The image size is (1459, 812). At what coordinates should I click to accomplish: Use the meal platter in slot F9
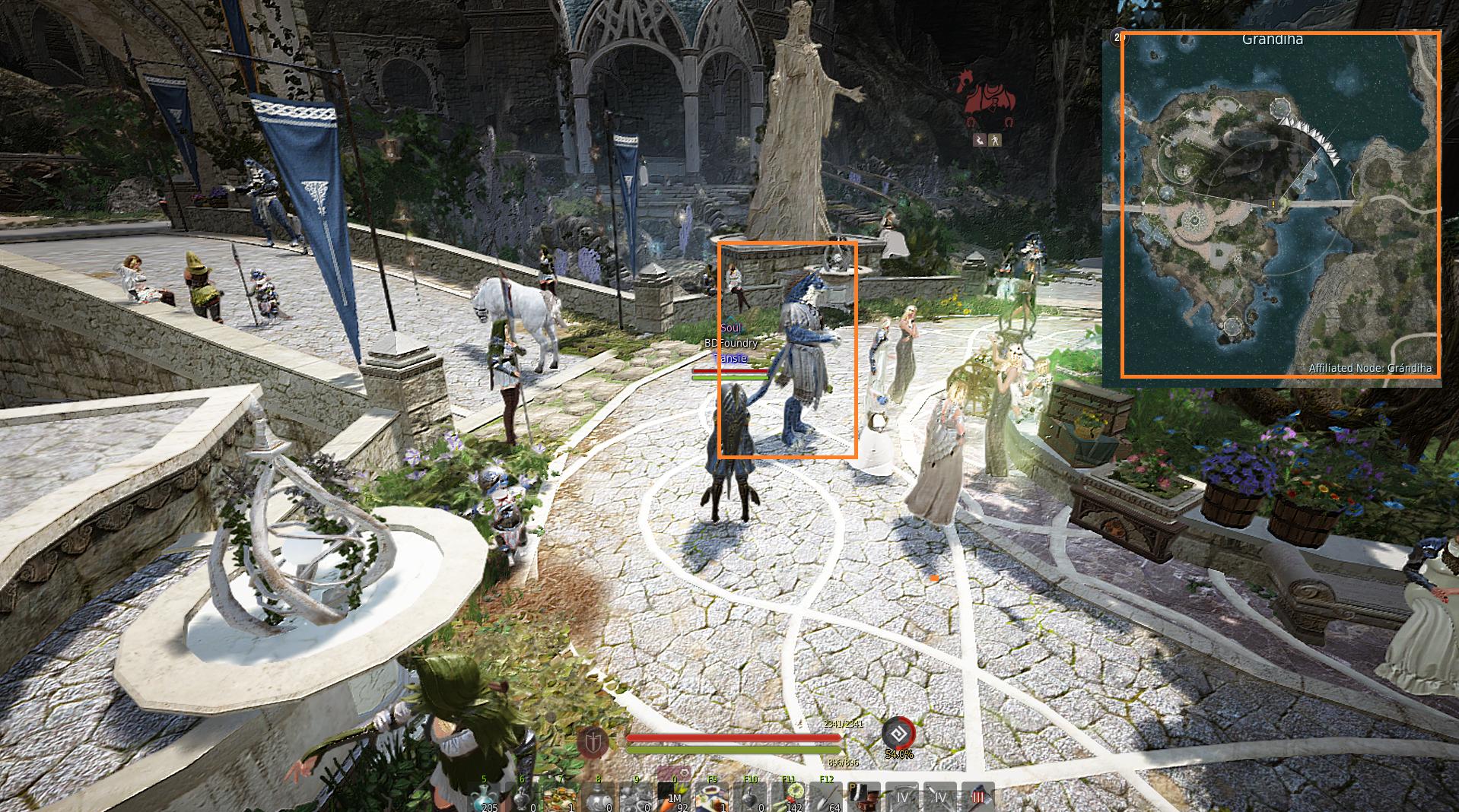pos(713,798)
